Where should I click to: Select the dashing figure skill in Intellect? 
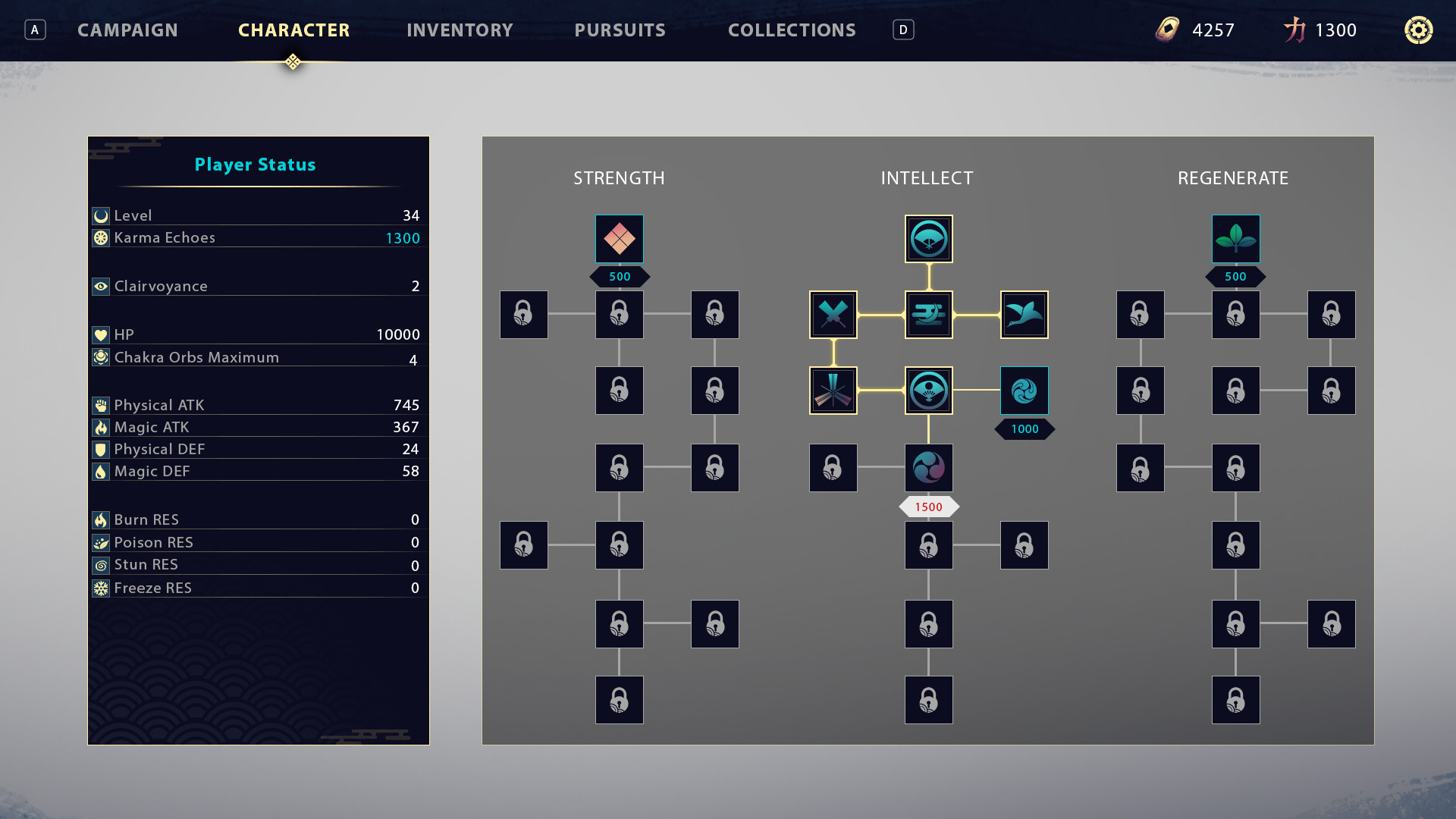click(x=928, y=315)
